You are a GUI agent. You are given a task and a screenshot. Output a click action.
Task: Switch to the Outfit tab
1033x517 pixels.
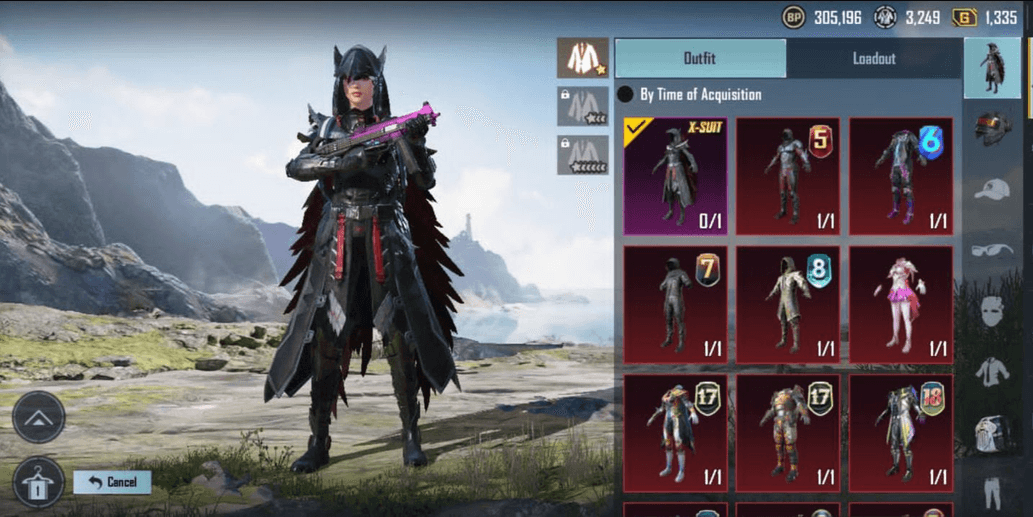pyautogui.click(x=700, y=59)
